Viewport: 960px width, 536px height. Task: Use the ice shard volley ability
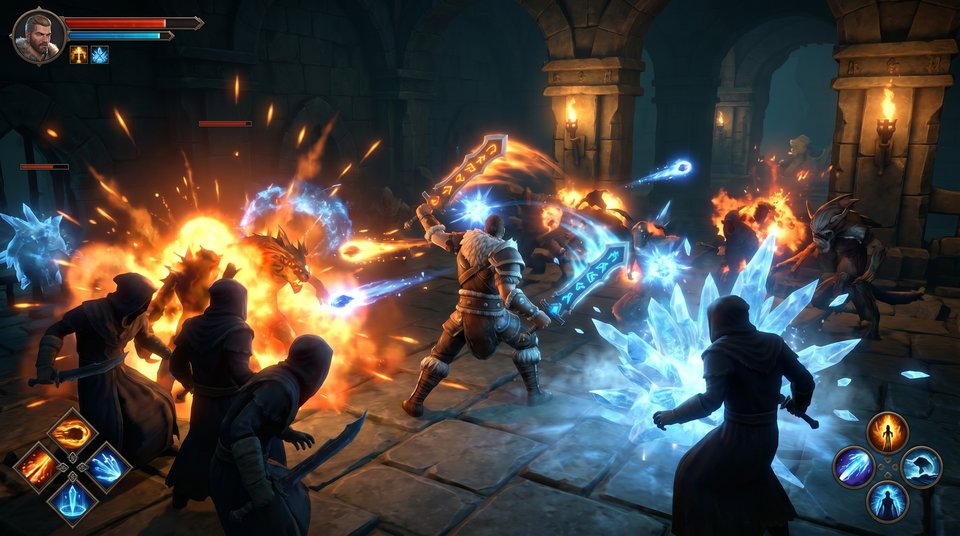tap(107, 466)
